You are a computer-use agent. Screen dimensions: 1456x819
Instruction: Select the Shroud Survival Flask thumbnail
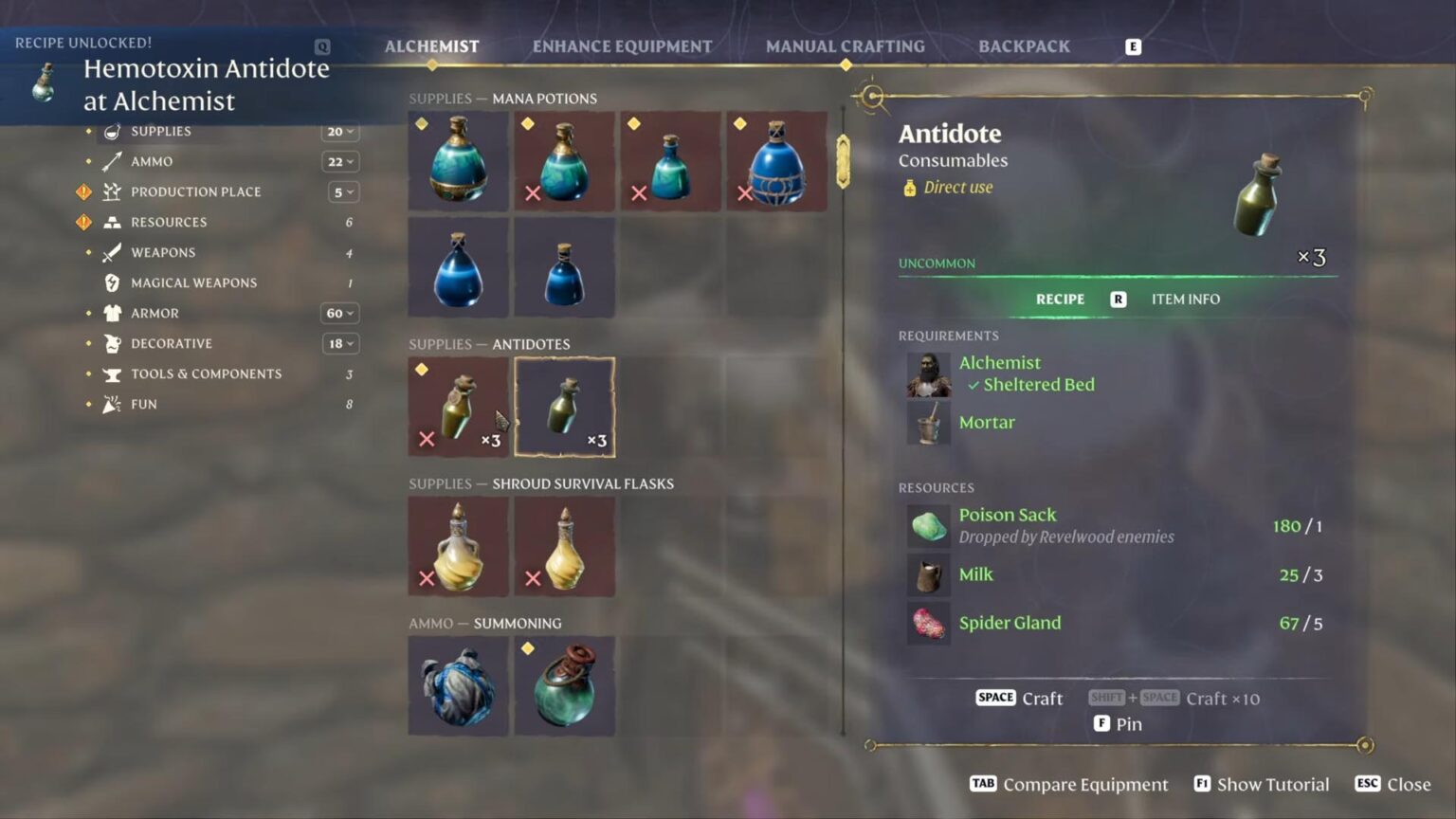(x=458, y=547)
